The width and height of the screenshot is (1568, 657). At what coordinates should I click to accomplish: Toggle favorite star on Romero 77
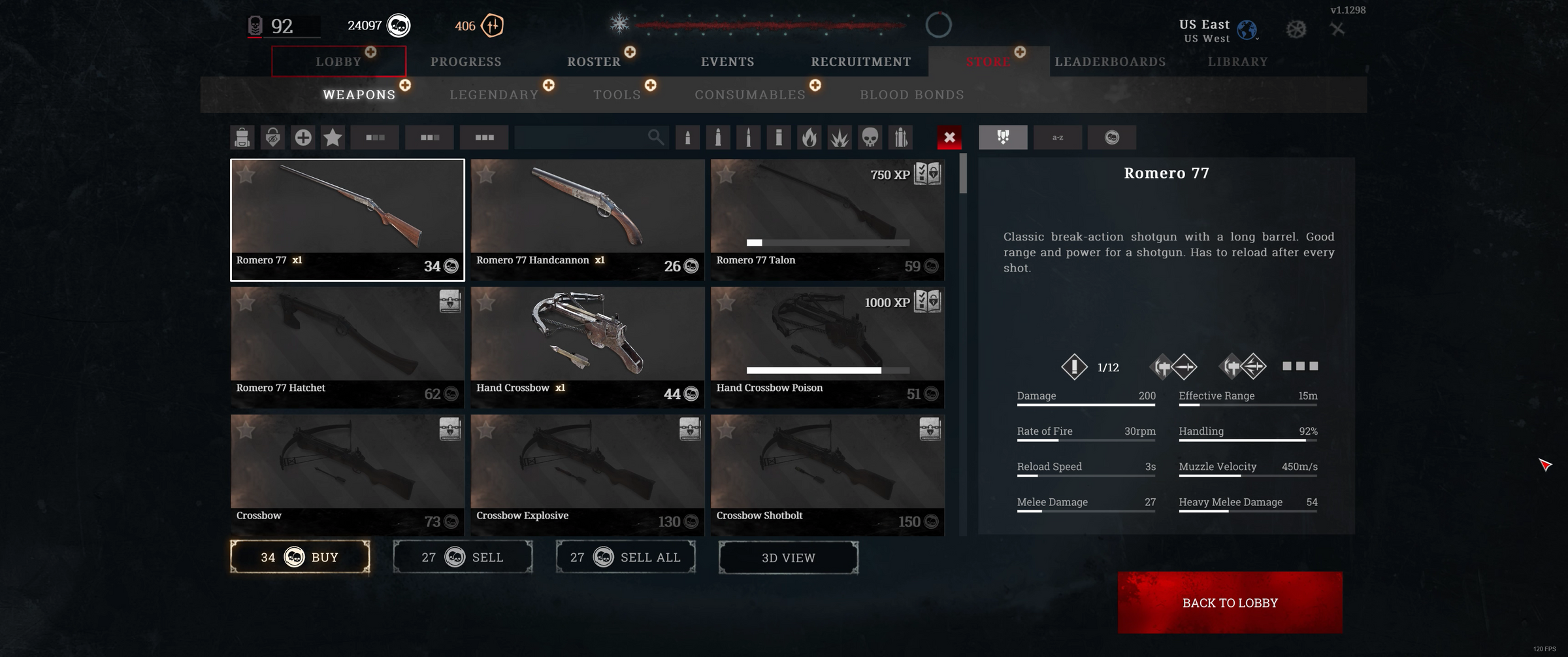[246, 174]
